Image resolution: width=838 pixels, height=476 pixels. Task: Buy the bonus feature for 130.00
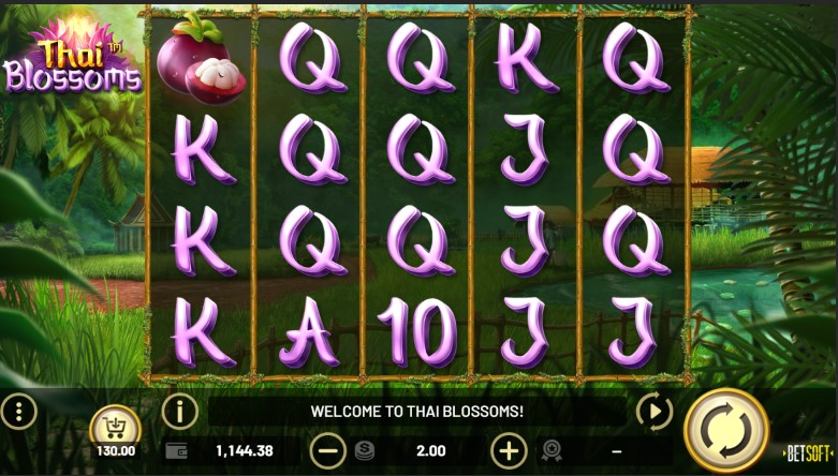coord(116,430)
